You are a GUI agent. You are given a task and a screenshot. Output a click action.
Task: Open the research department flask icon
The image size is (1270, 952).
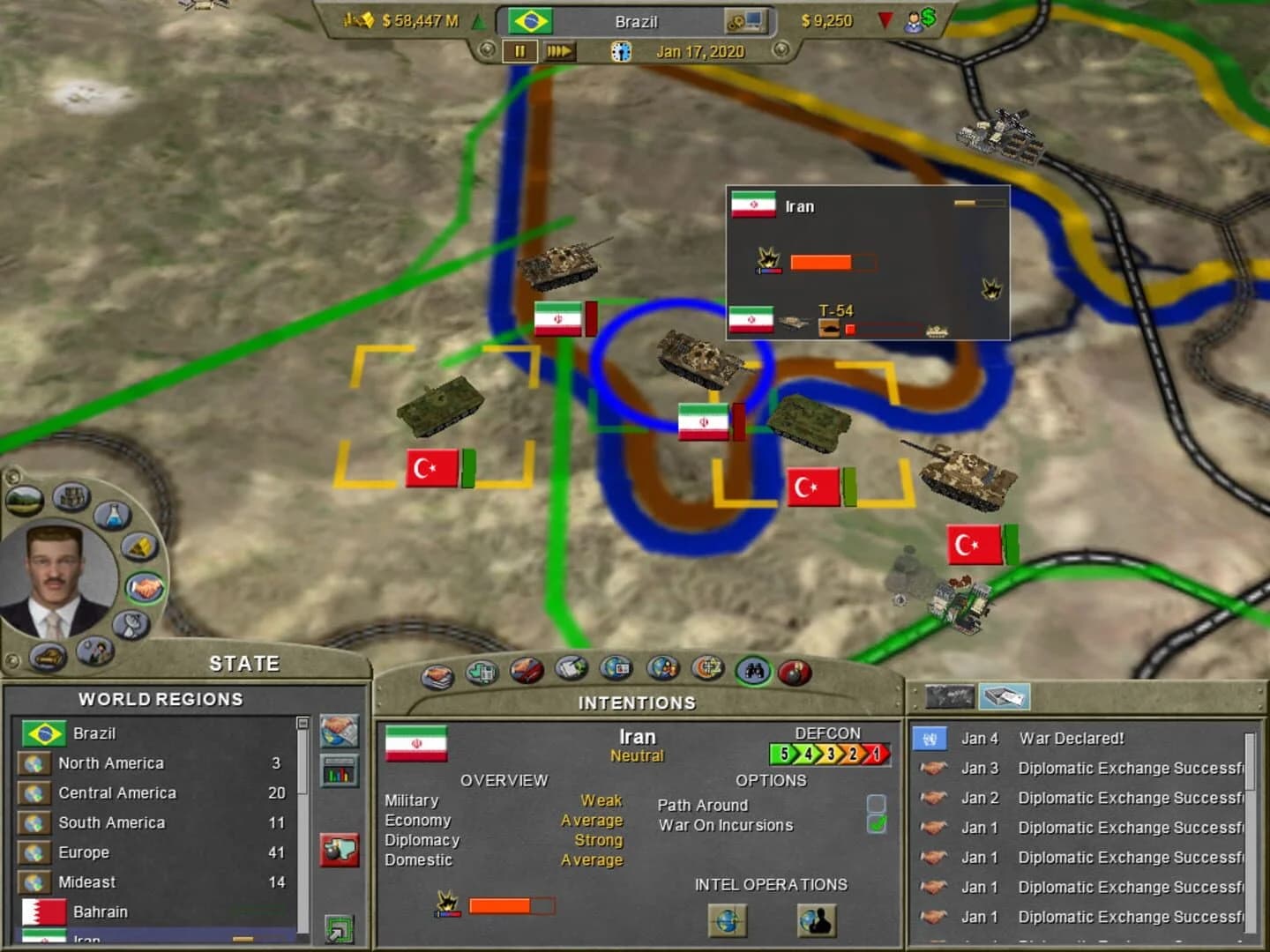point(111,517)
